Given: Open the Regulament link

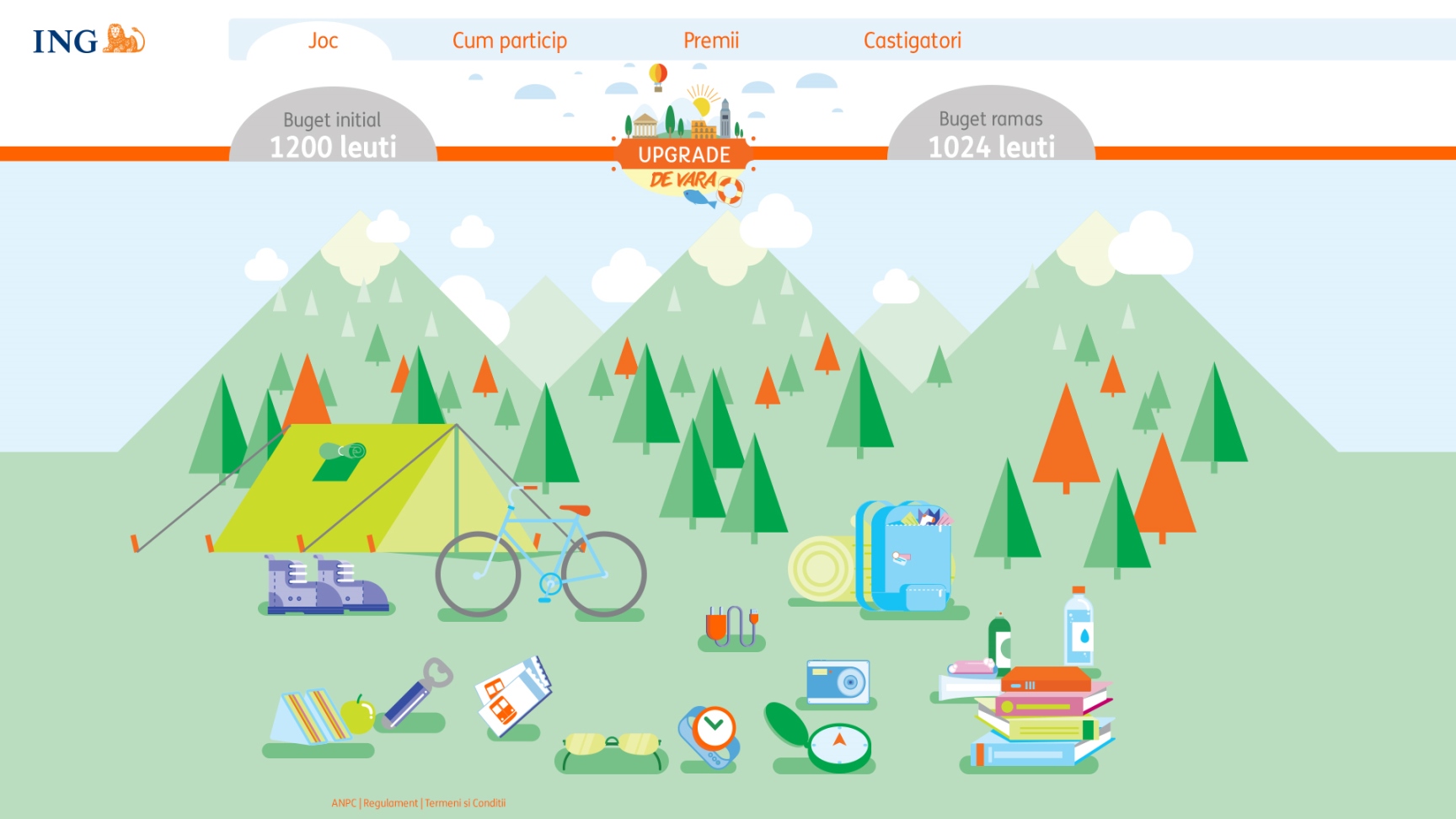Looking at the screenshot, I should (x=390, y=803).
